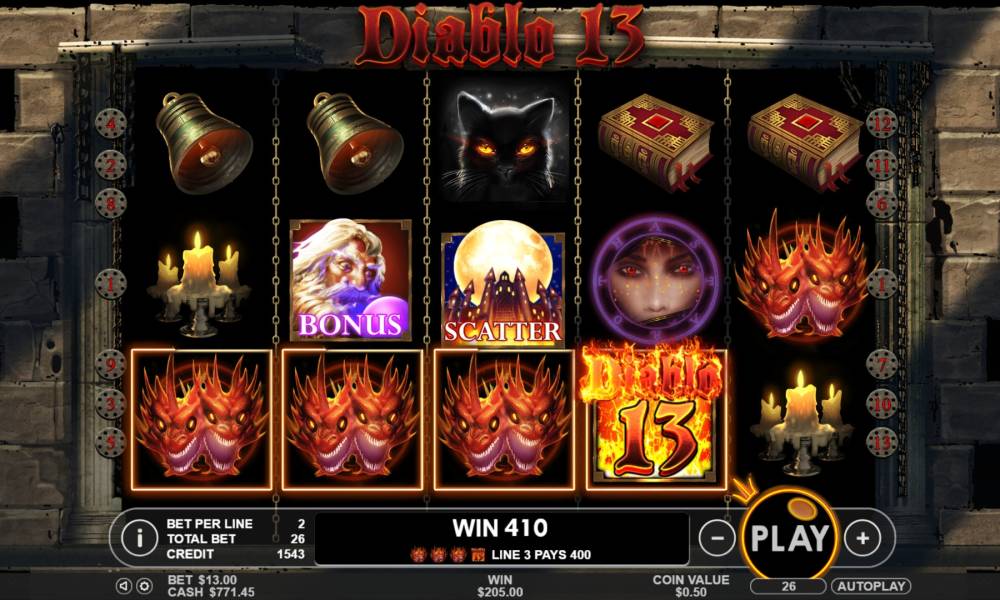Select payline marker 12
This screenshot has height=600, width=1000.
pos(881,125)
